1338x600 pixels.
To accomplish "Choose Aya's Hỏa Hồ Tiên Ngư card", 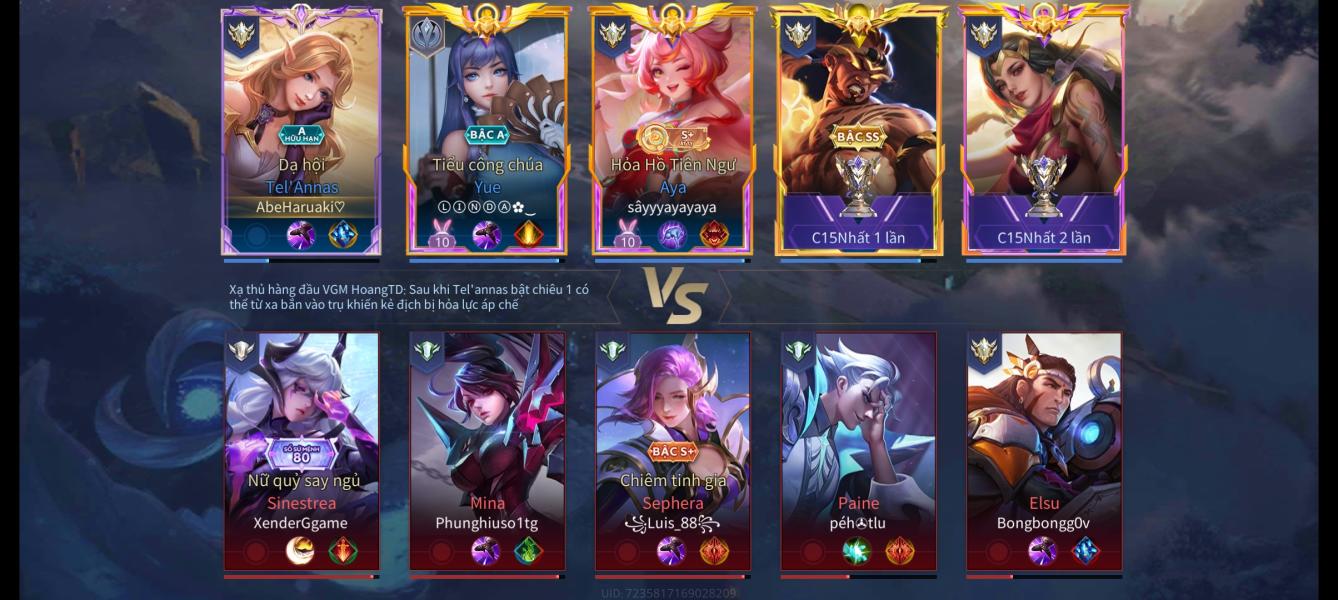I will click(x=672, y=130).
